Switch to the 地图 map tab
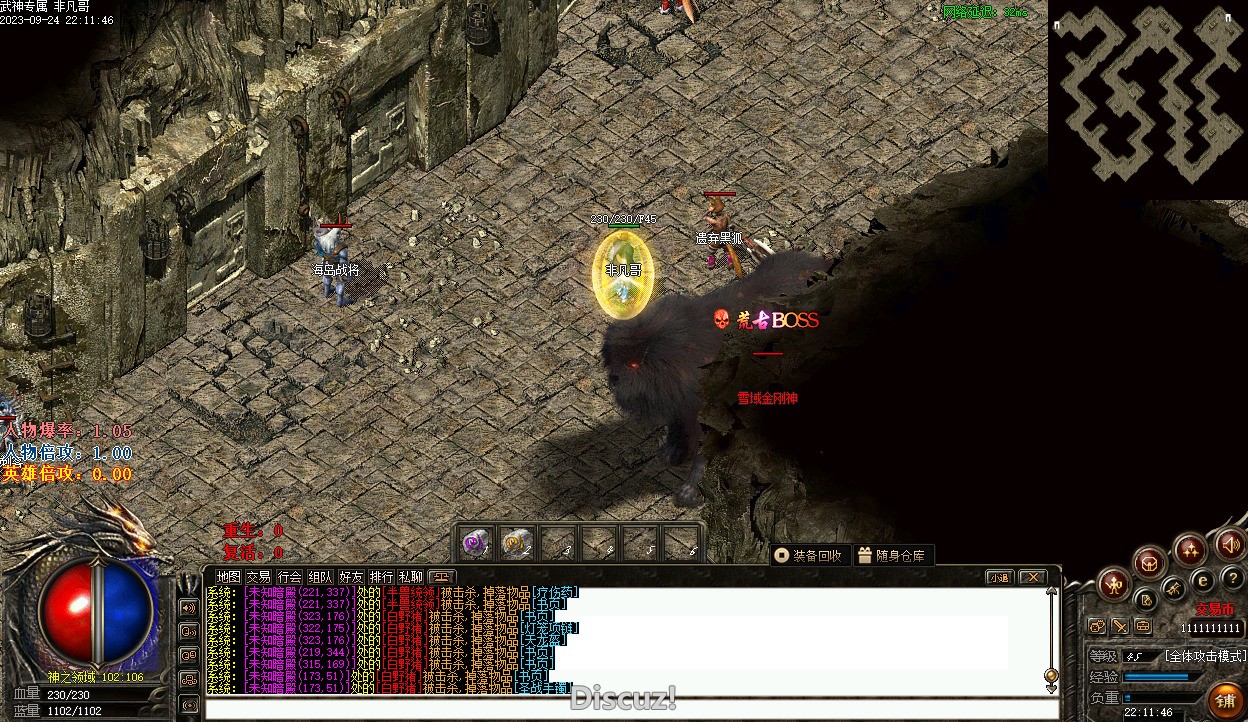The height and width of the screenshot is (722, 1248). 229,577
